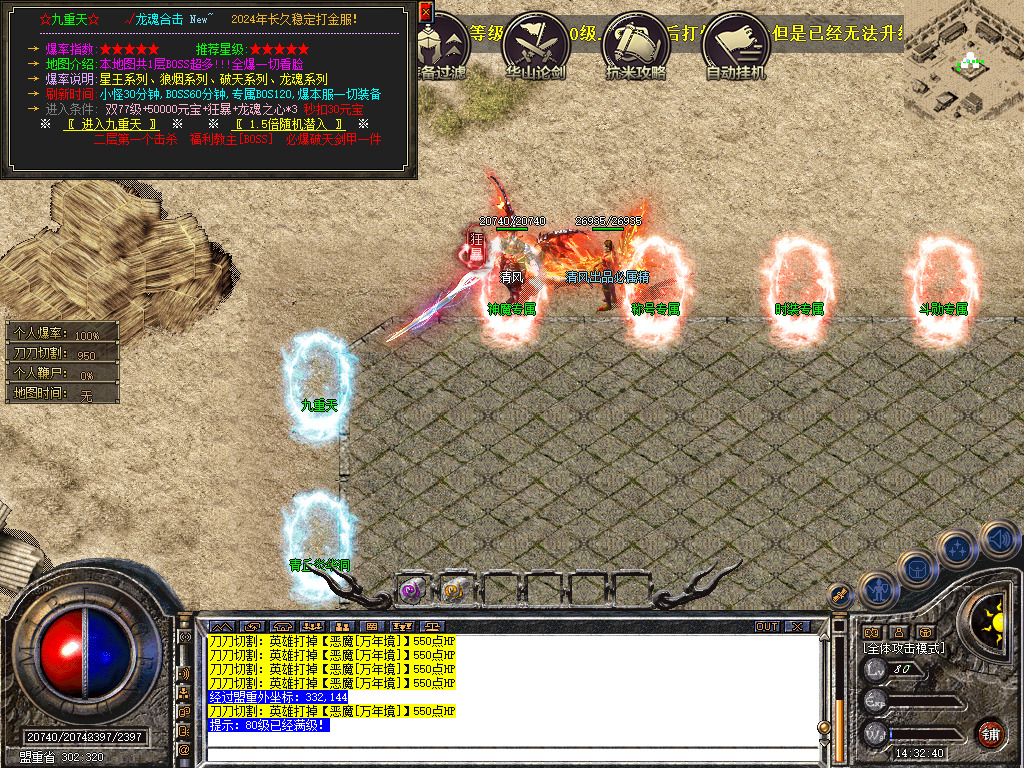Open the character equipment round button

(877, 590)
